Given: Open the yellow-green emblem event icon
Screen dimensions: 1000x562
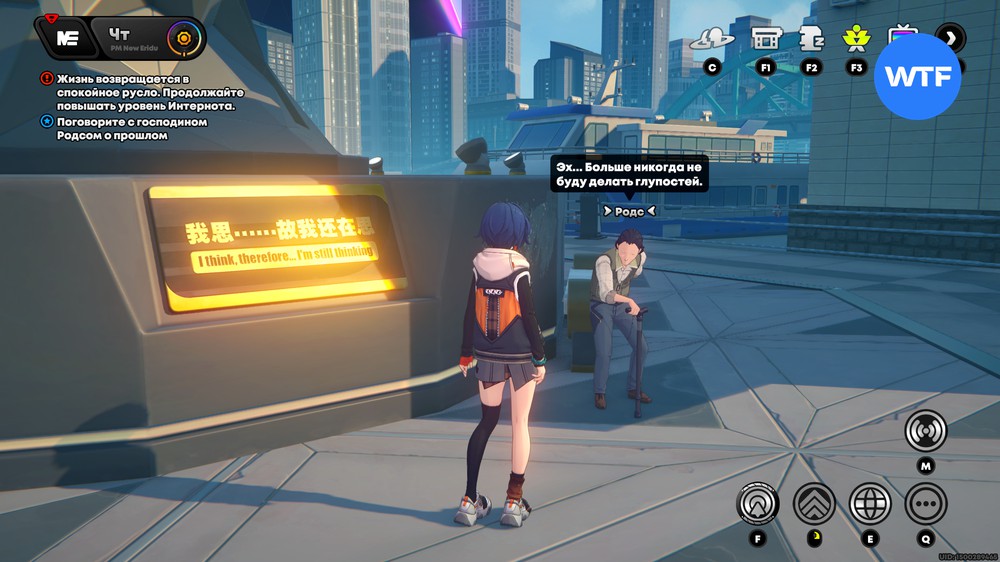Looking at the screenshot, I should click(x=855, y=39).
